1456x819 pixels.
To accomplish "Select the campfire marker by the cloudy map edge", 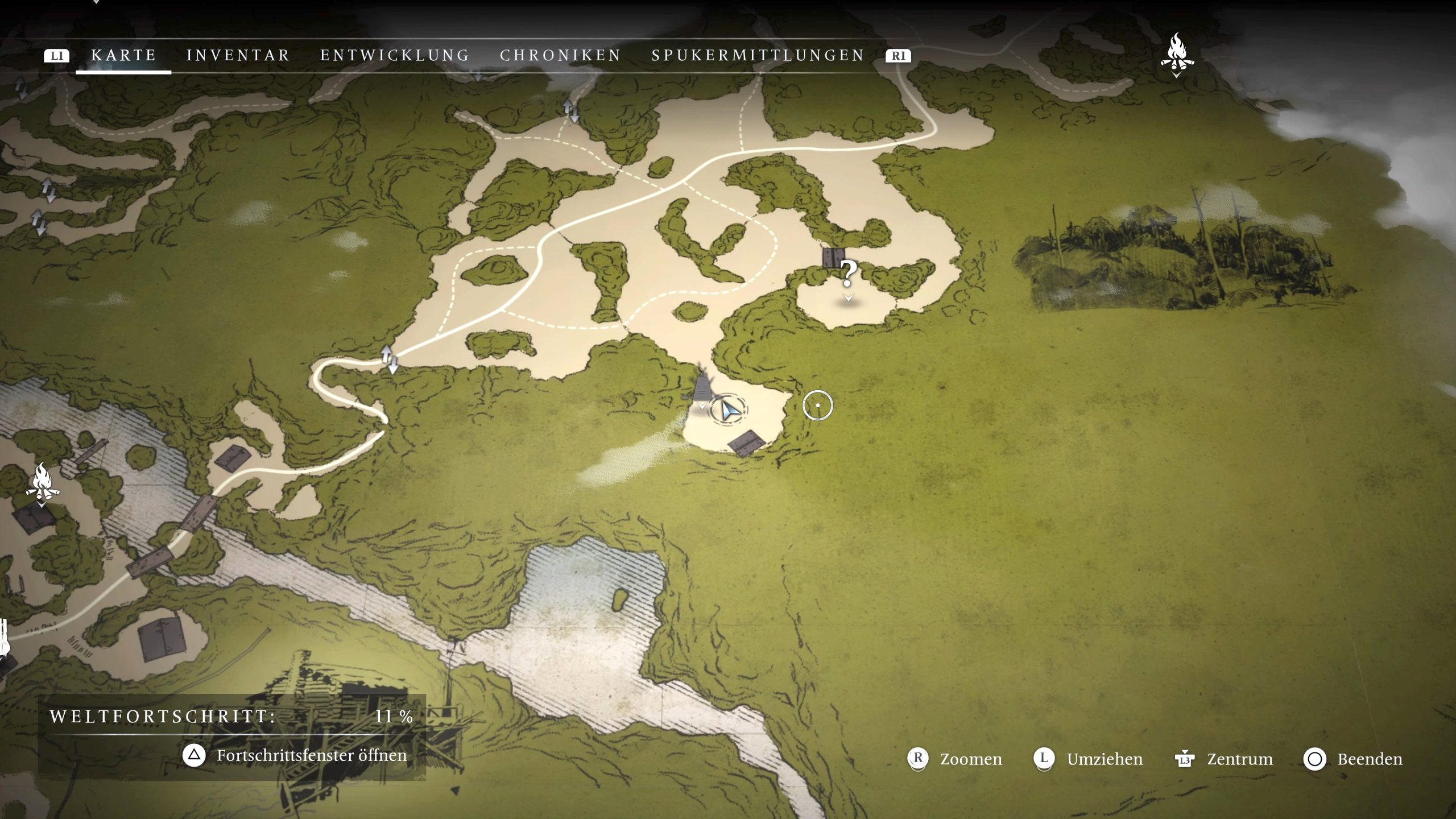I will coord(1176,53).
